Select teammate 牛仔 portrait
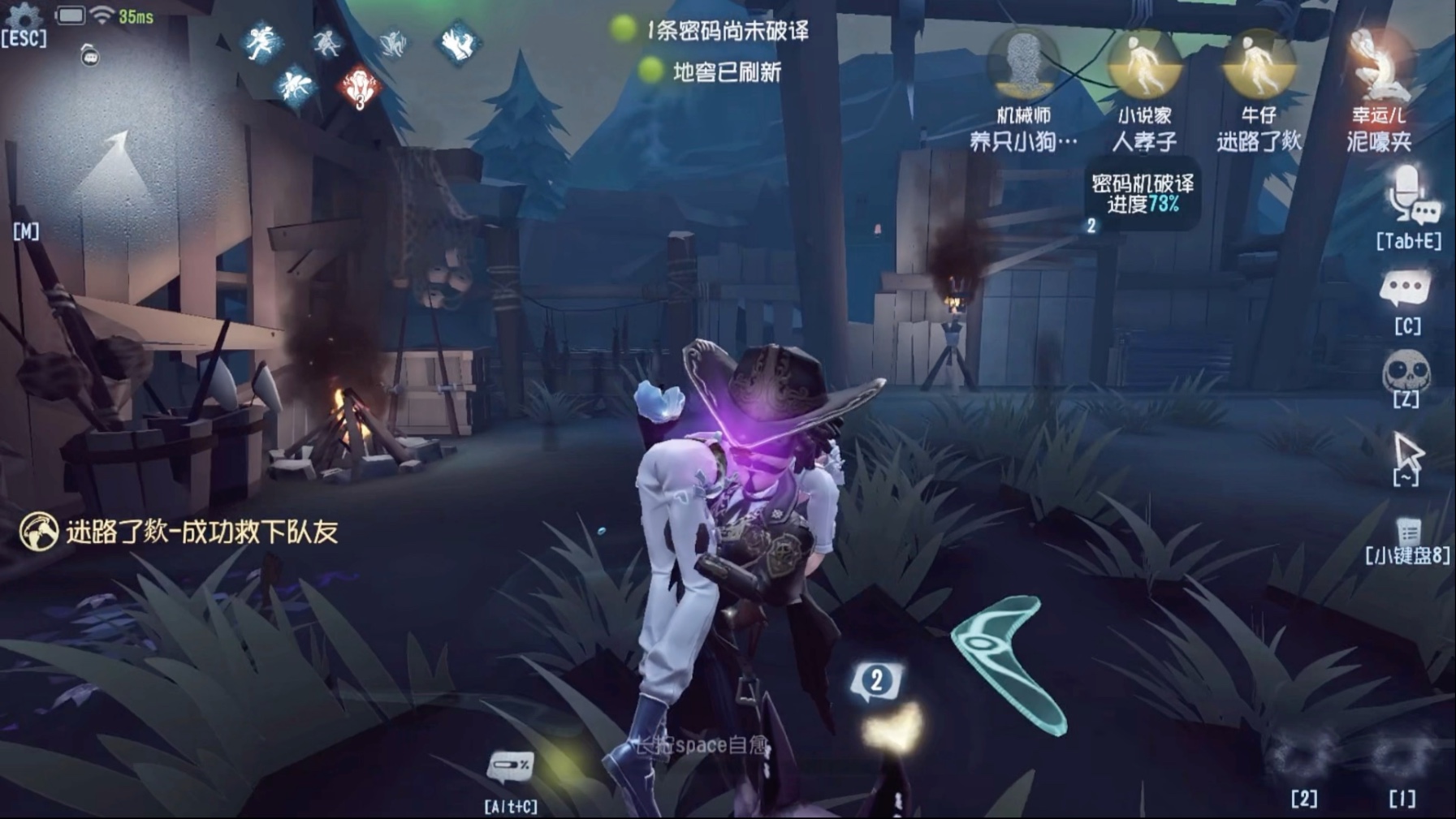 1259,65
